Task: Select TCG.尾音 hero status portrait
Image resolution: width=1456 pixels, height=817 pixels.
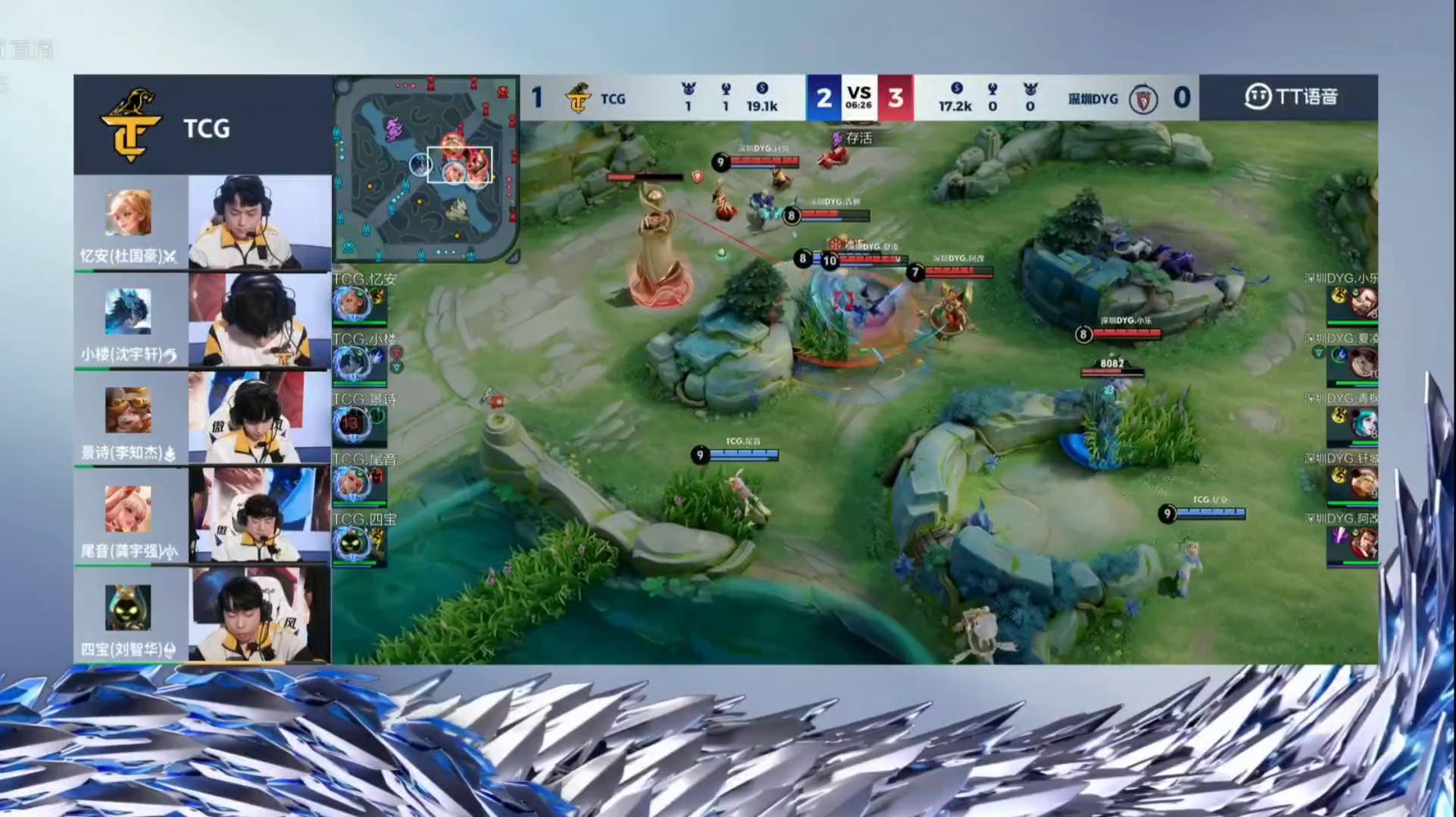Action: point(352,484)
